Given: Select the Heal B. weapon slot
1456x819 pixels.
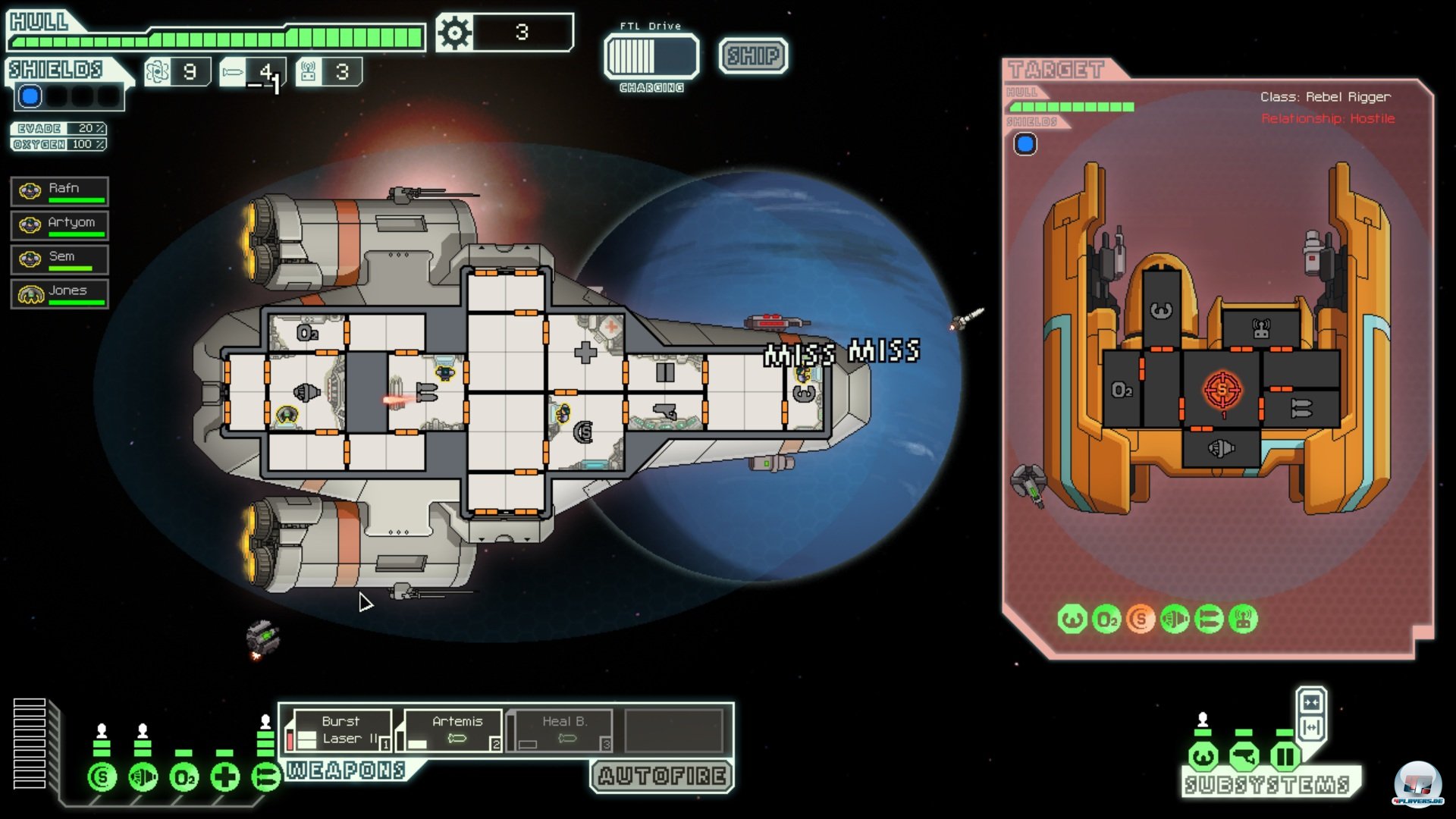Looking at the screenshot, I should click(x=562, y=730).
